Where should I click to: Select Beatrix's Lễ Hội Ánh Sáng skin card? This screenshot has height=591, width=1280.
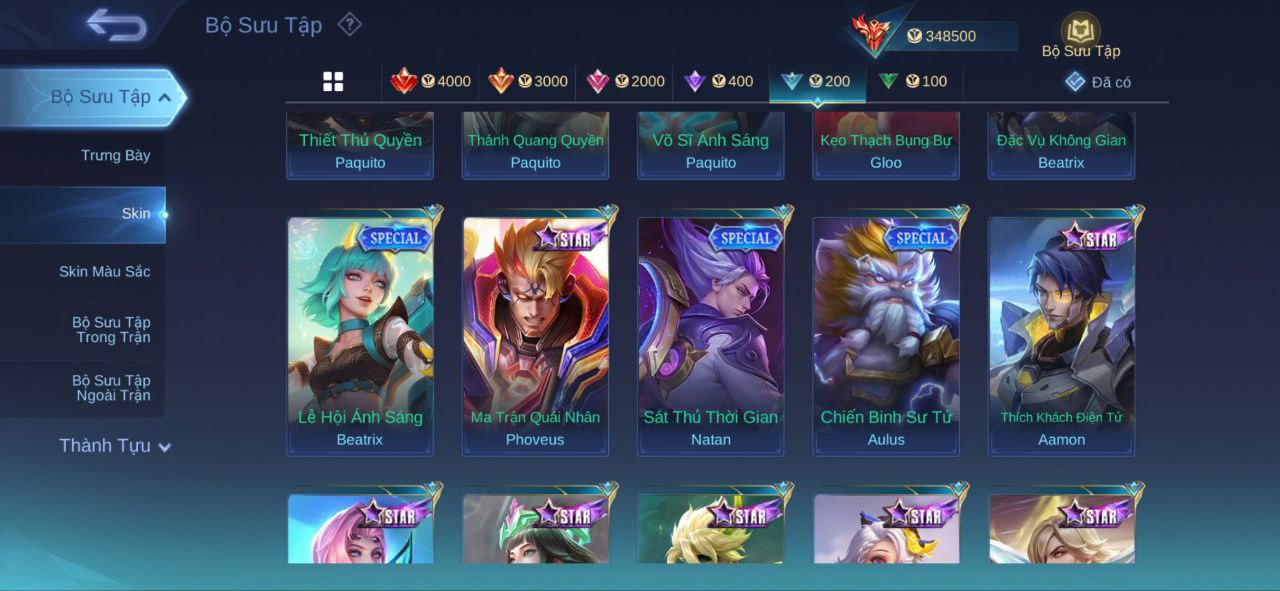360,336
